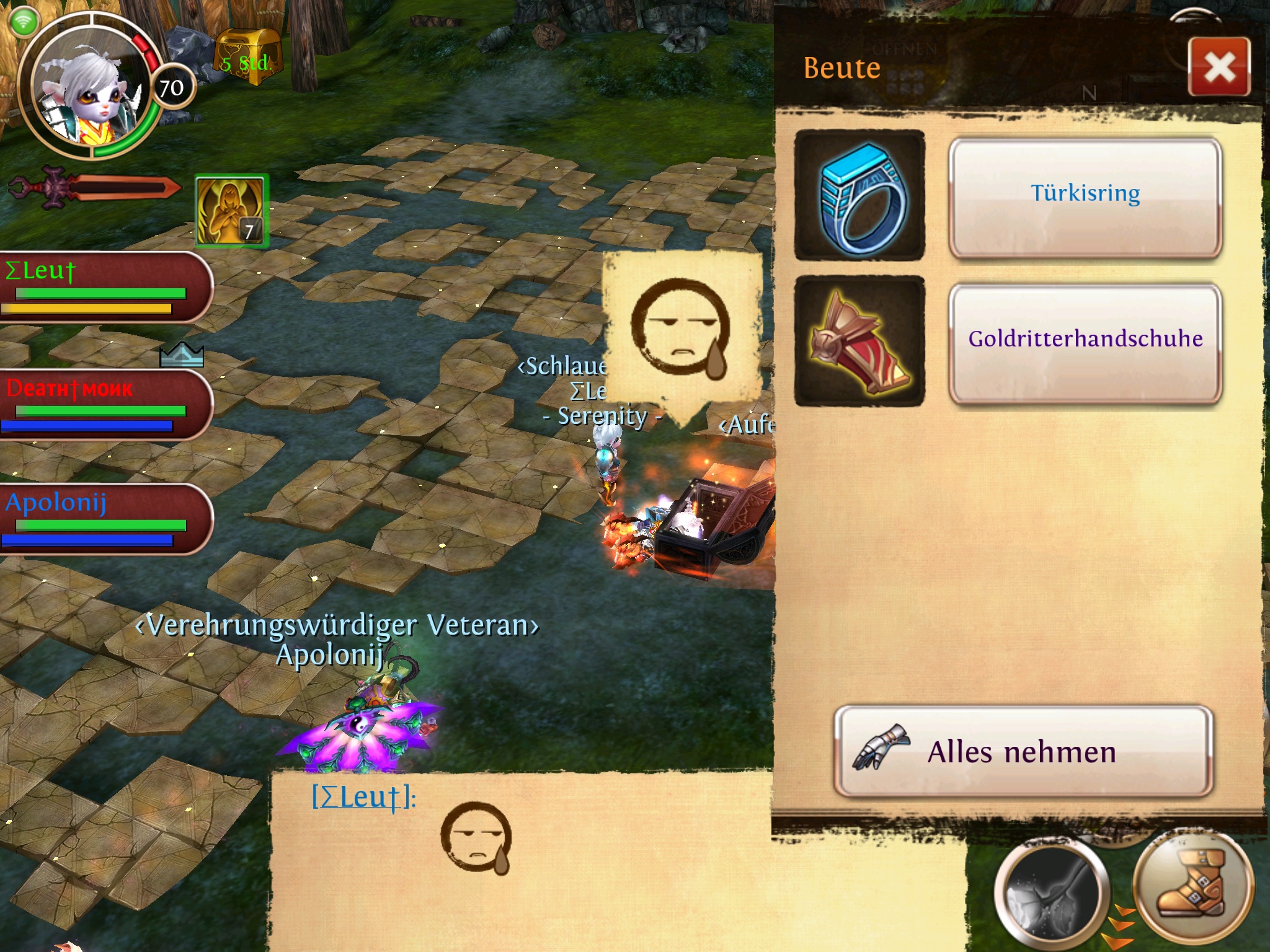This screenshot has height=952, width=1270.
Task: Activate the grey smoke skill button
Action: [x=1050, y=892]
